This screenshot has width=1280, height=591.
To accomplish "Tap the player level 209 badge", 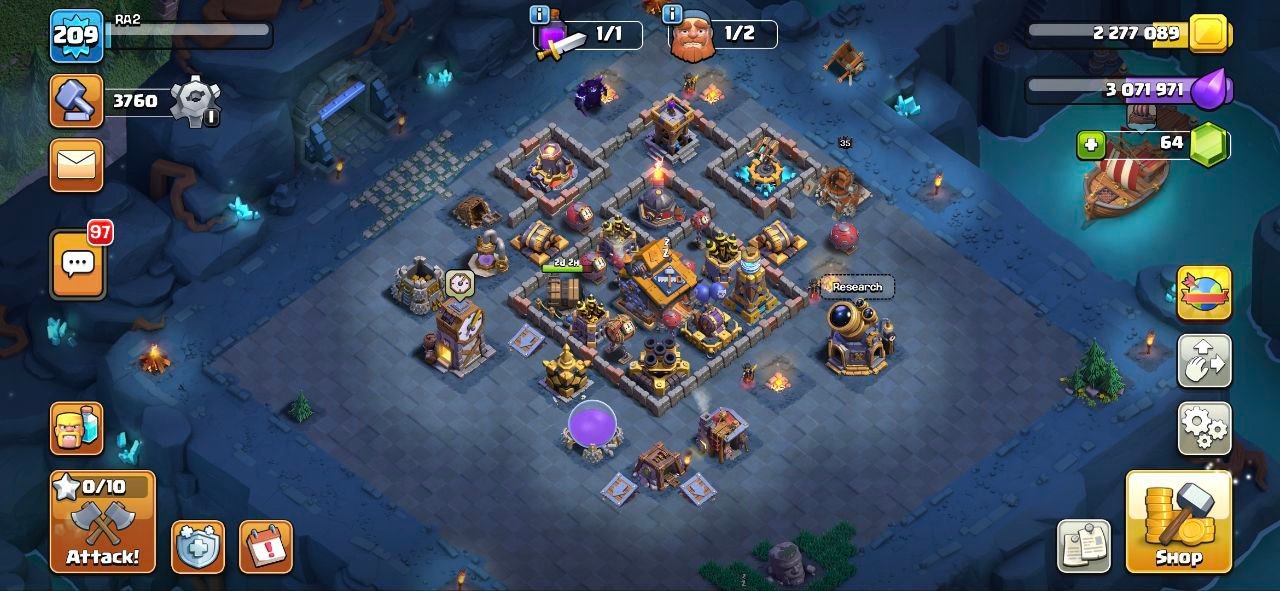I will [x=77, y=36].
